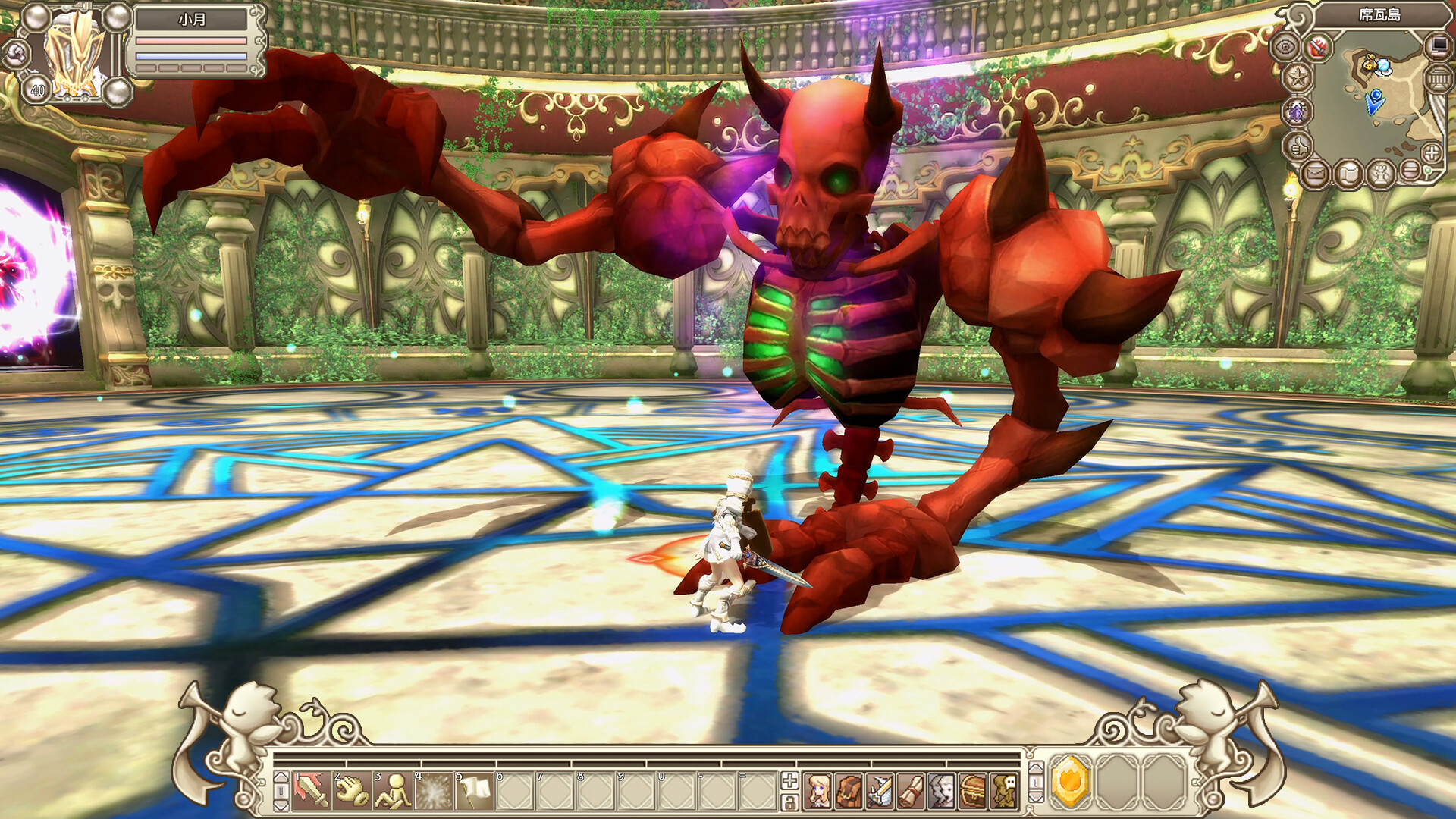The image size is (1456, 819).
Task: Open the equipment icon with sword and shield
Action: [x=880, y=790]
